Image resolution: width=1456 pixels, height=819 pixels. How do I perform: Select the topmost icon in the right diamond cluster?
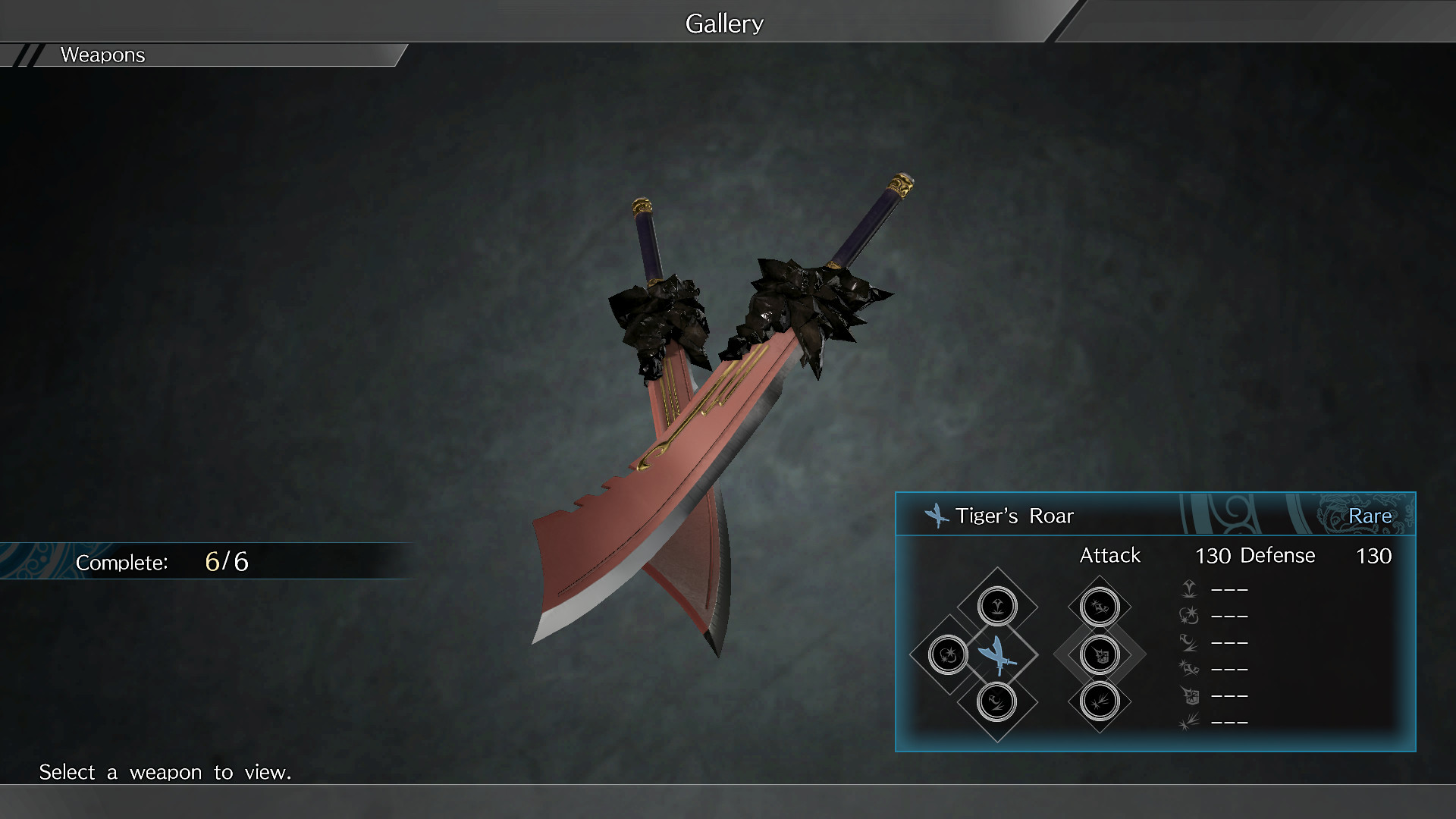[1100, 605]
